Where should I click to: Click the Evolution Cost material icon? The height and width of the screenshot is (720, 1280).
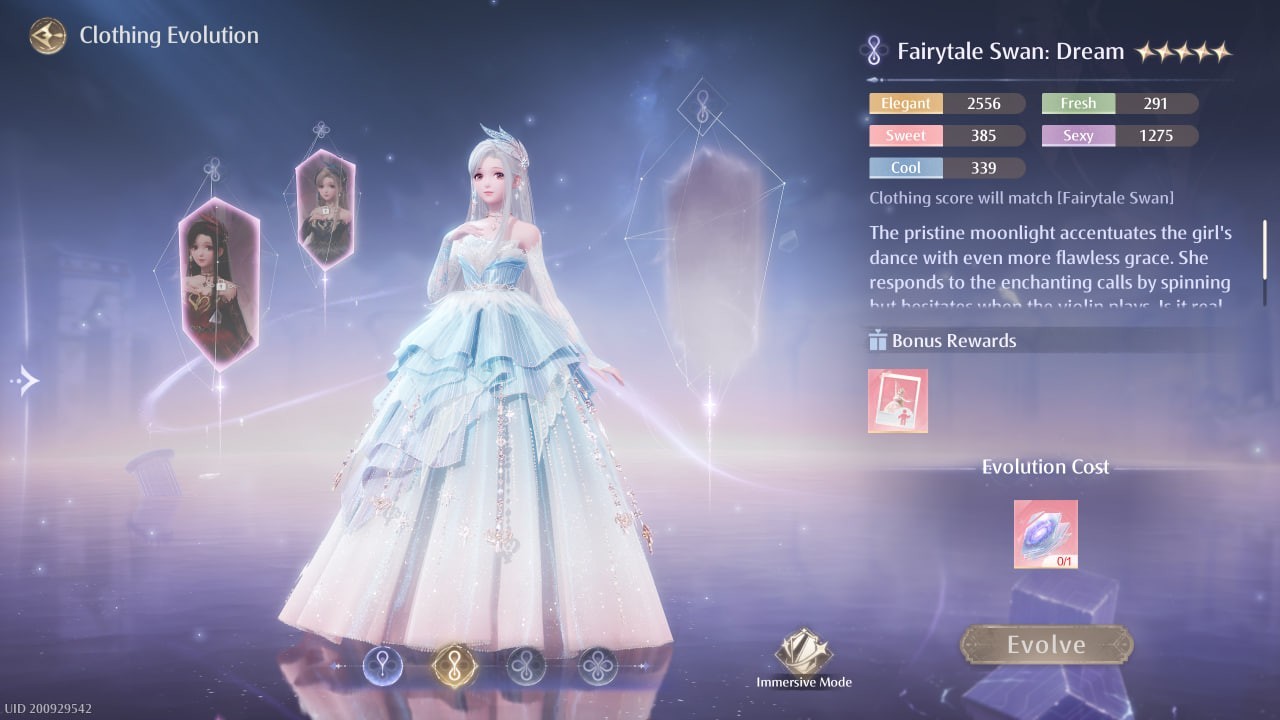[1046, 533]
